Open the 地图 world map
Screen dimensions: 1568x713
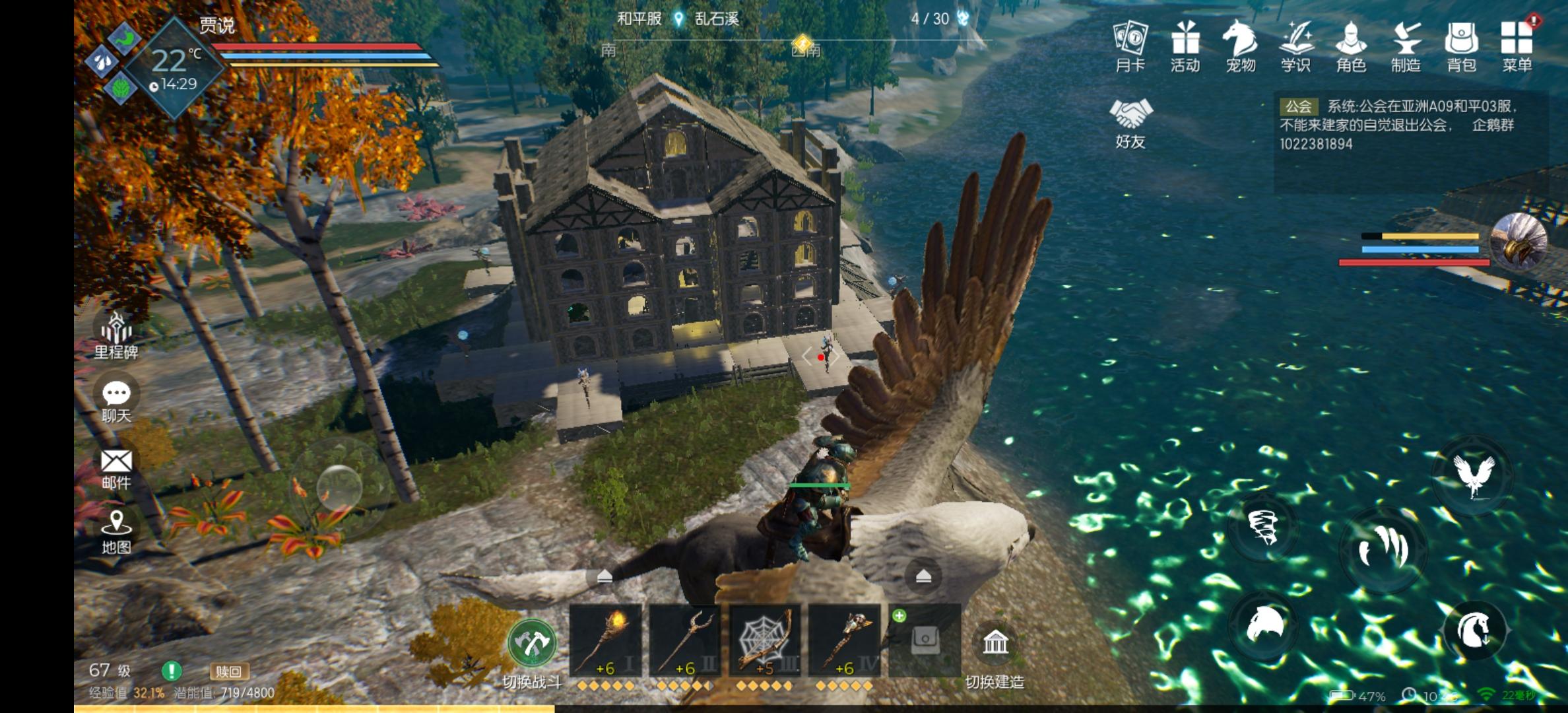(x=116, y=531)
